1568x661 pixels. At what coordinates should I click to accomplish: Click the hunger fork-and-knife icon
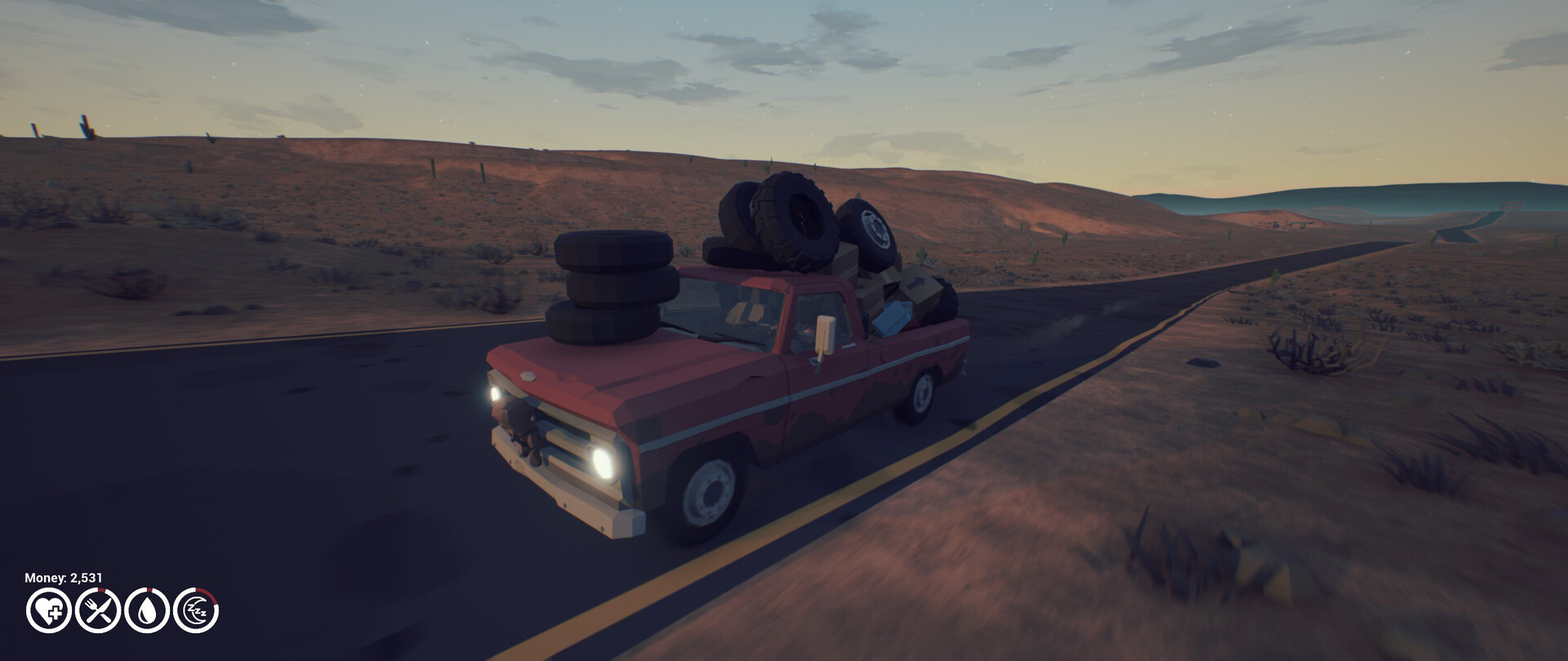pyautogui.click(x=98, y=610)
